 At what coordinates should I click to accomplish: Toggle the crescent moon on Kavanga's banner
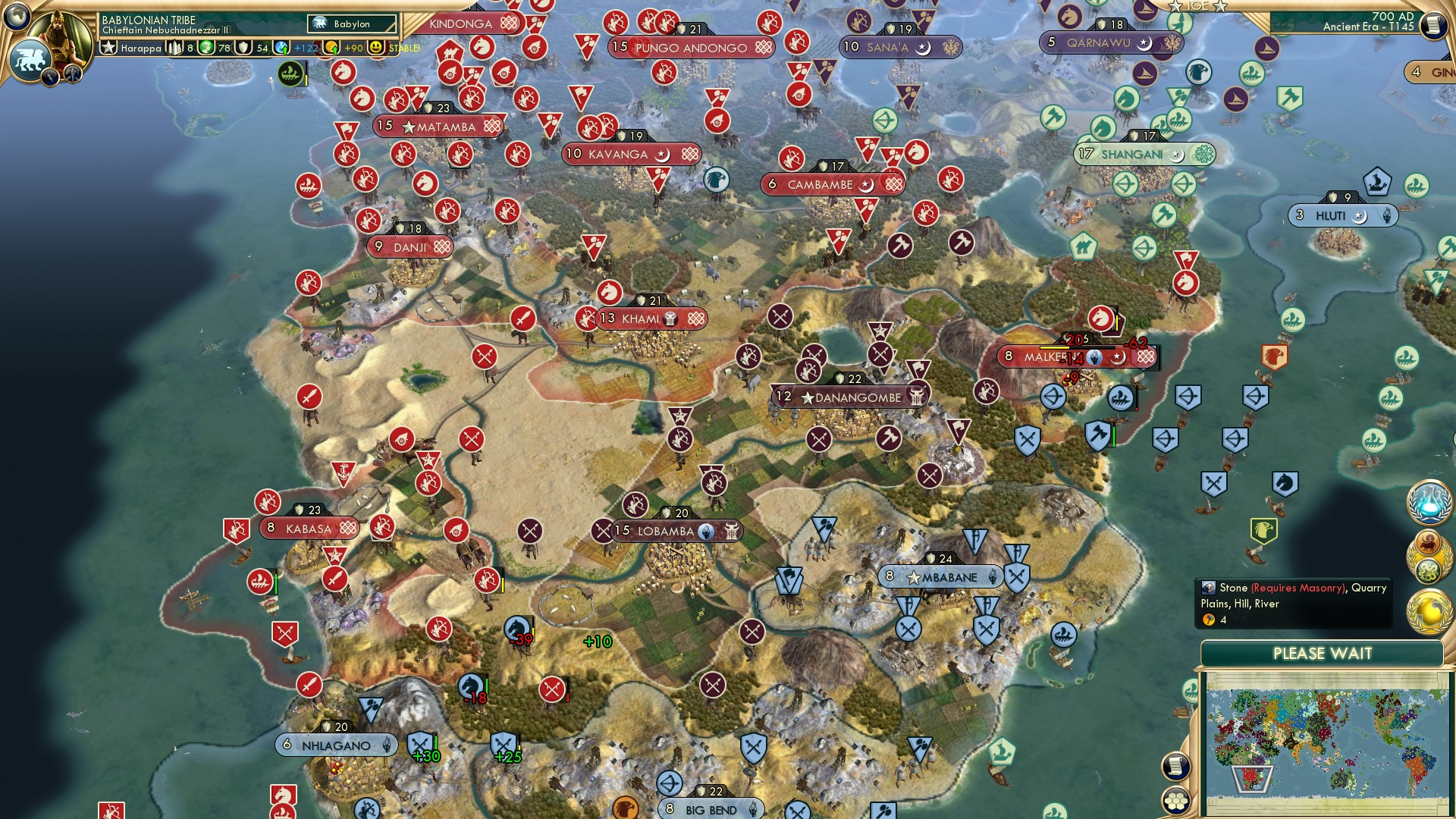tap(662, 155)
